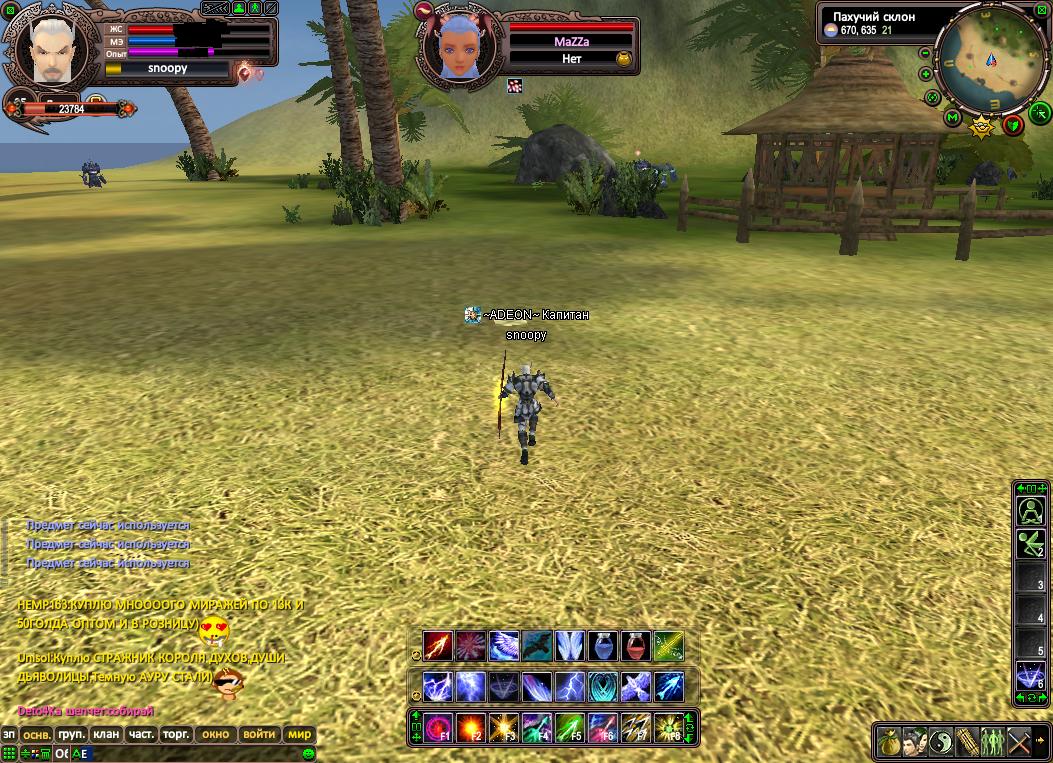Click the circular minimap

click(989, 57)
